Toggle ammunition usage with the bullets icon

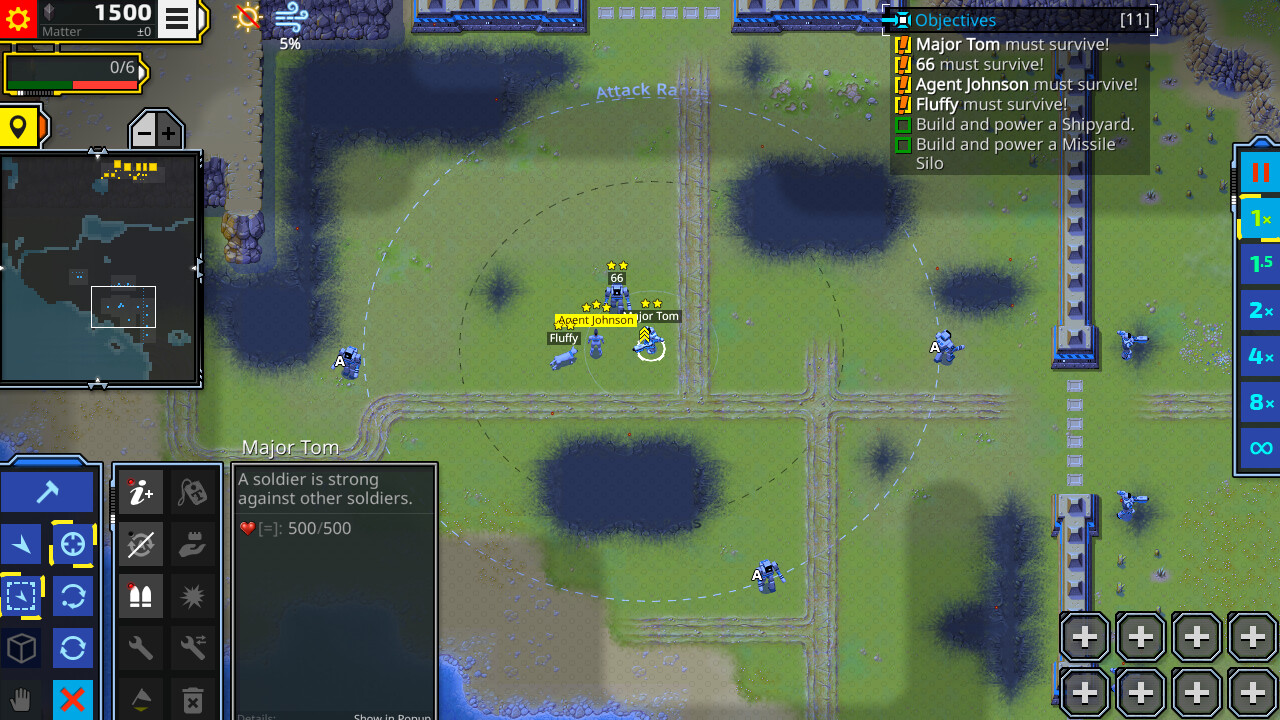click(141, 597)
